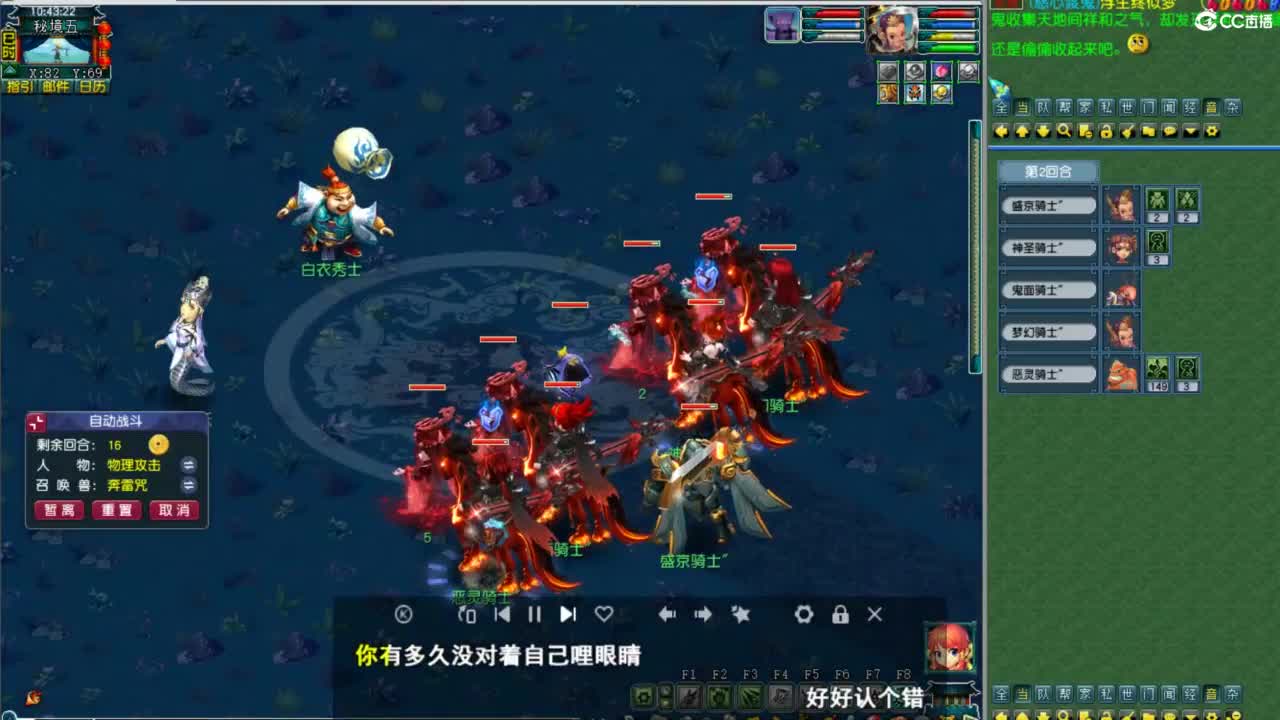Screen dimensions: 1280x720
Task: Click the character's green HP bar
Action: (947, 47)
